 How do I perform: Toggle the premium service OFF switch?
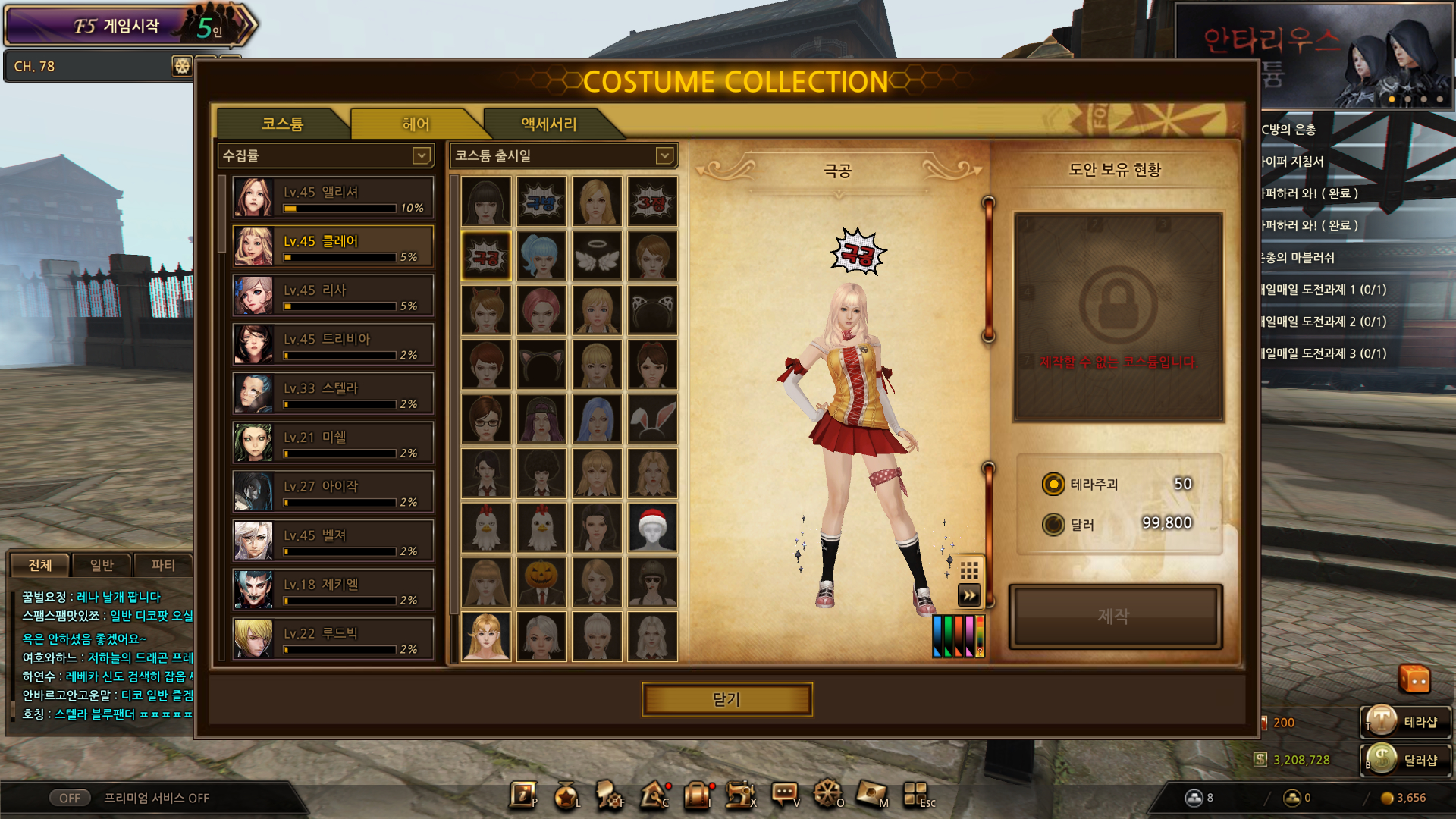pyautogui.click(x=70, y=798)
